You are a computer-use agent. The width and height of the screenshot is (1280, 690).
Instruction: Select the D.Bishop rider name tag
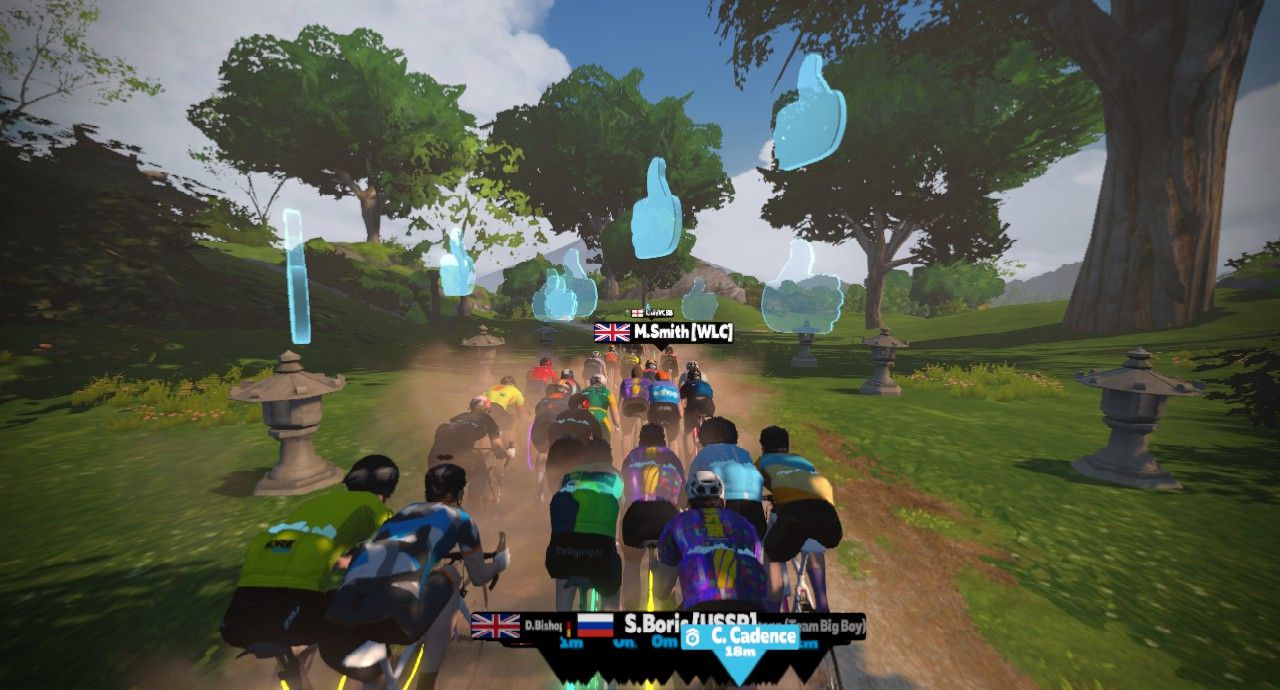(522, 628)
